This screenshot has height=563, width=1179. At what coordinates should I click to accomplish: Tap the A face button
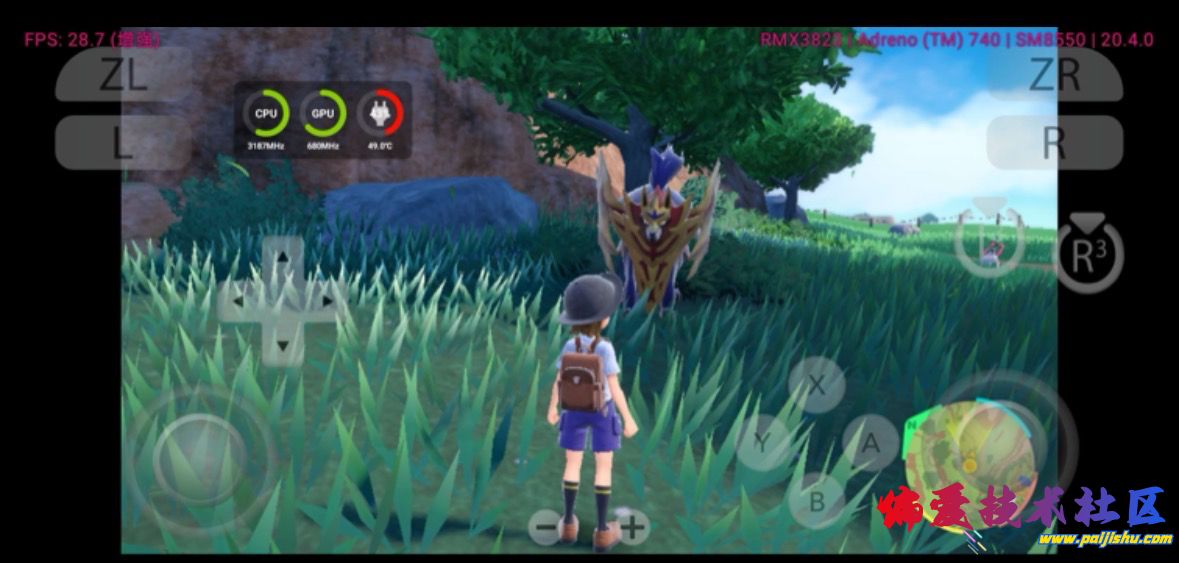click(x=870, y=442)
